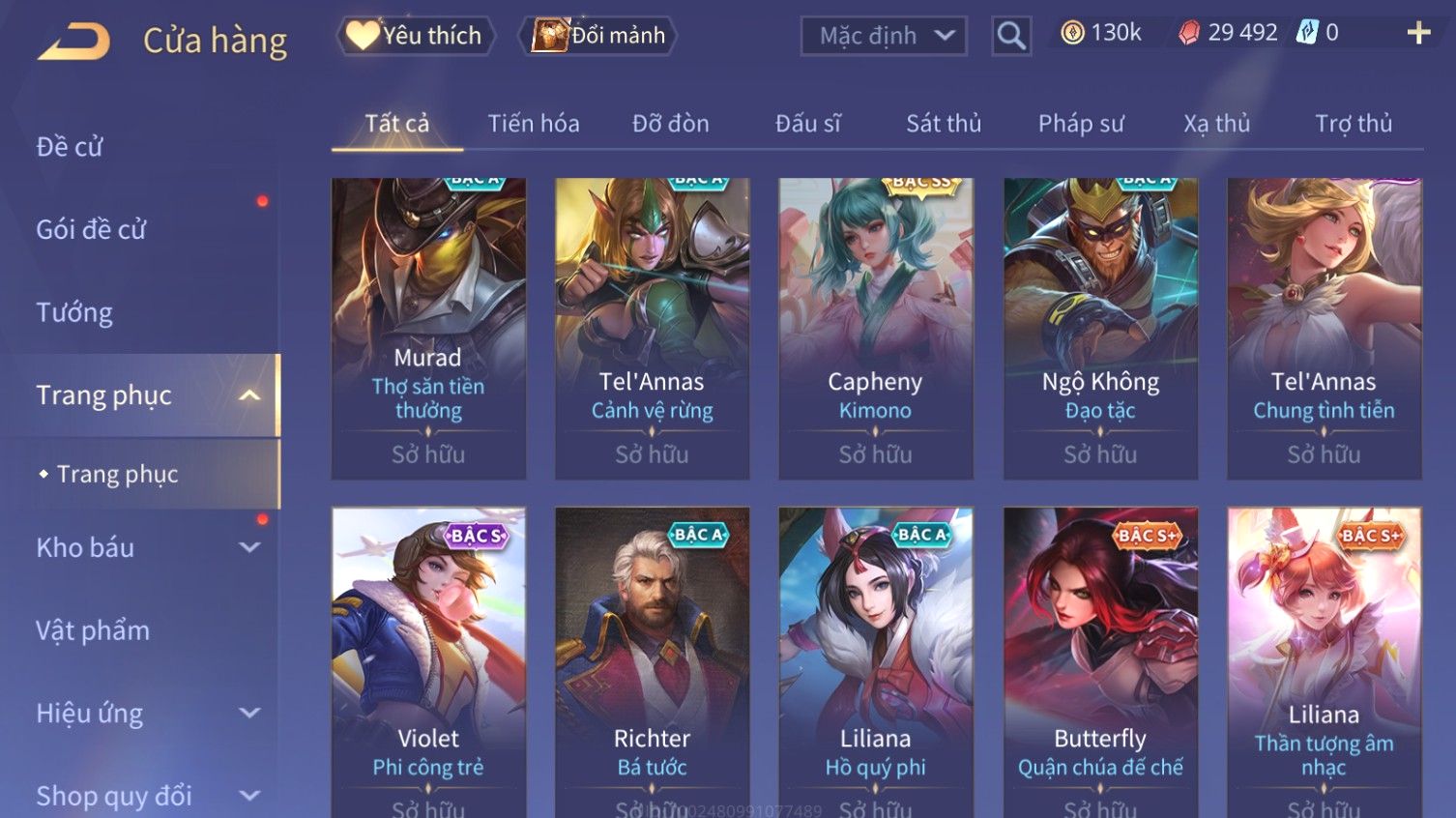Add currency with the plus button
Screen dimensions: 1456x818
coord(1417,33)
